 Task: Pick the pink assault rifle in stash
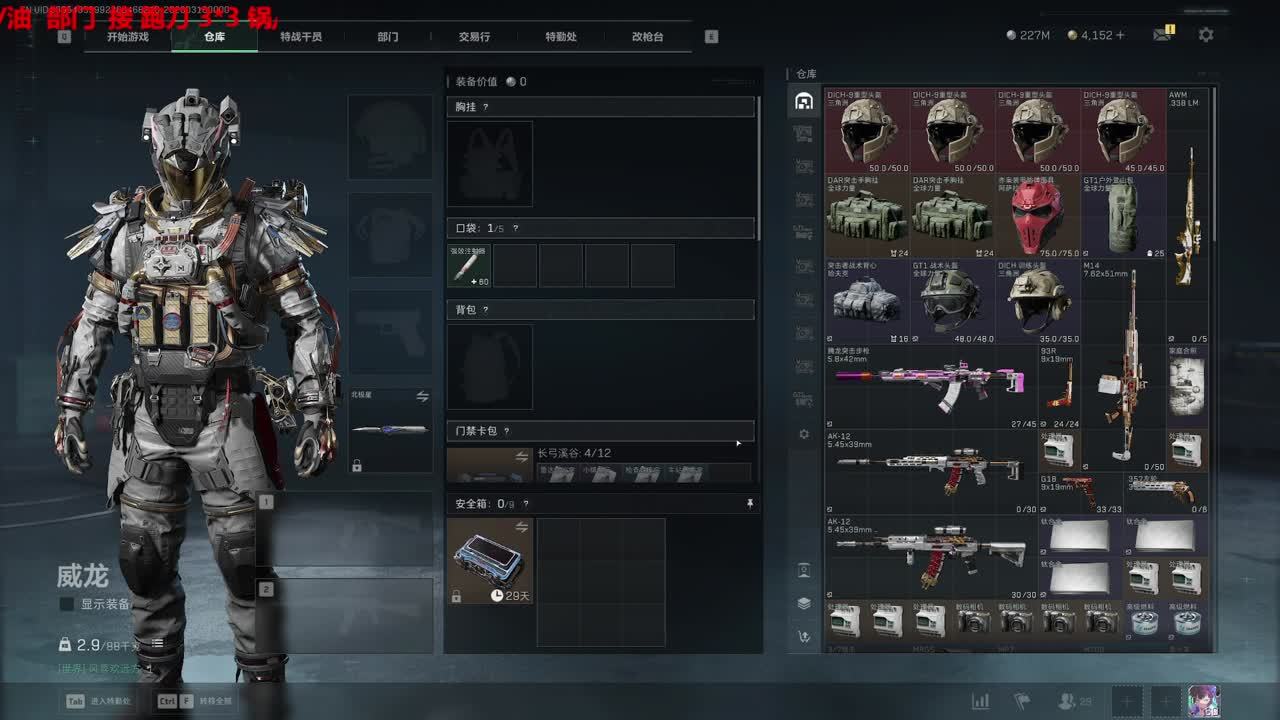click(x=930, y=386)
